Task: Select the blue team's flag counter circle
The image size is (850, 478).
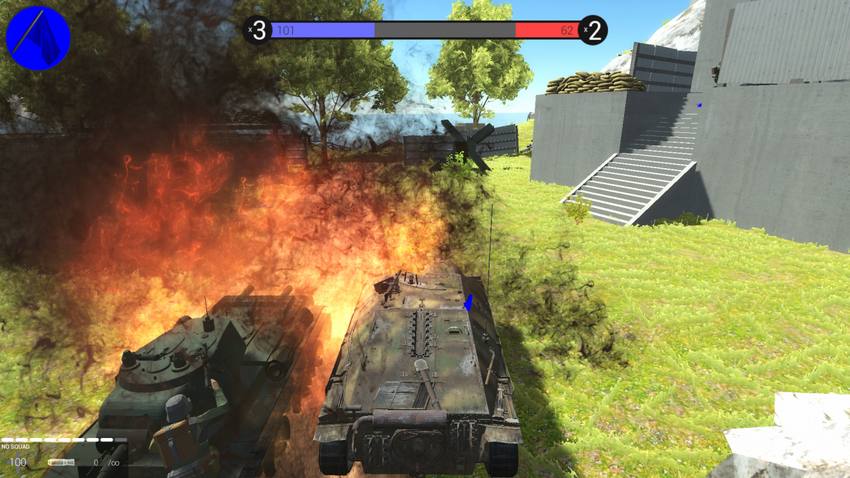Action: coord(258,30)
